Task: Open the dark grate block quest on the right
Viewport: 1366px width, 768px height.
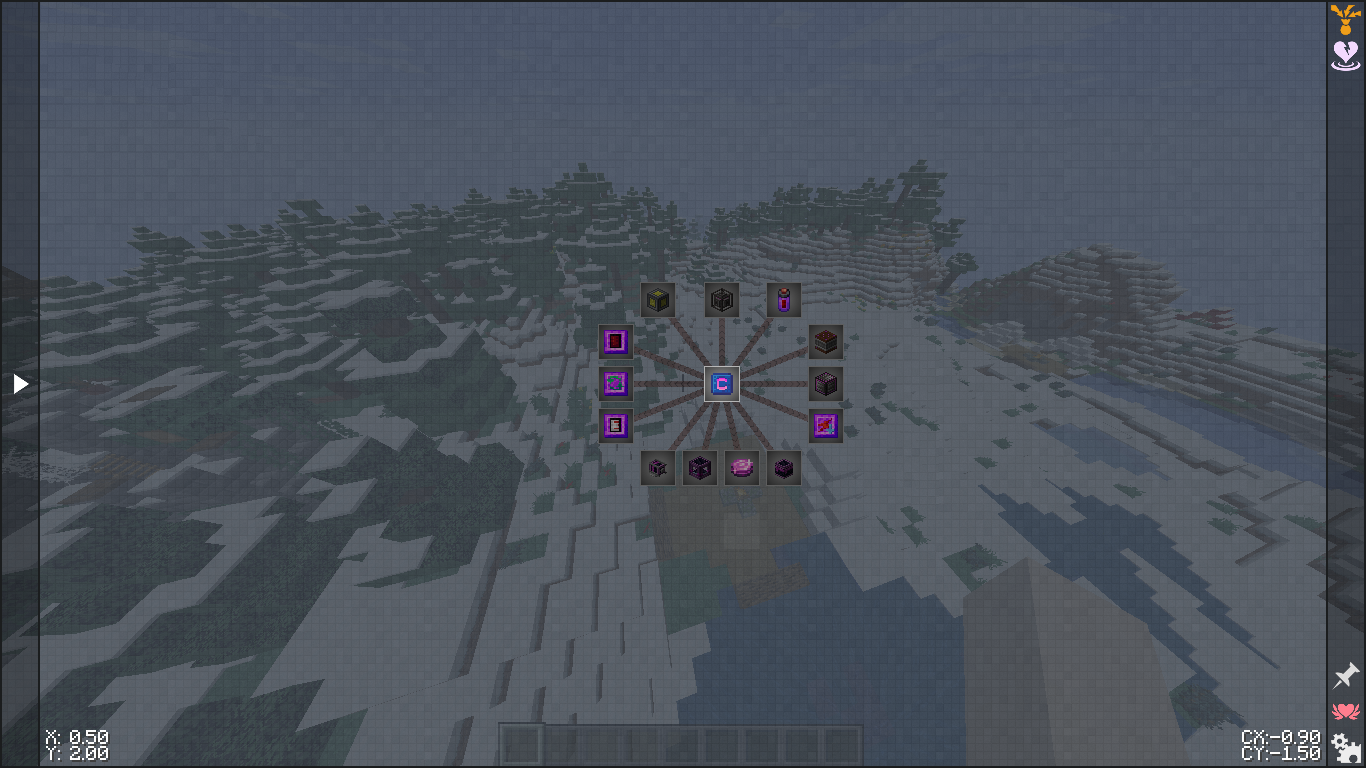Action: point(826,383)
